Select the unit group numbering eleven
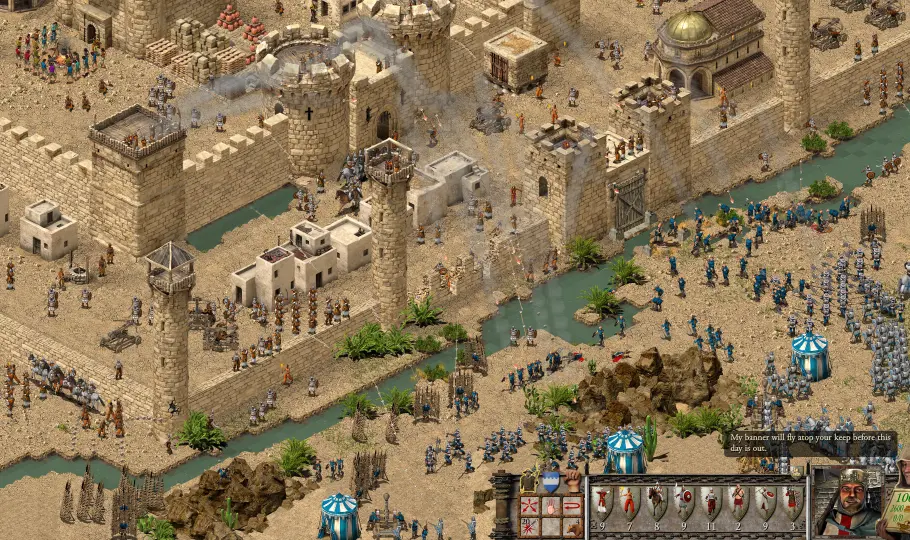 [x=710, y=503]
